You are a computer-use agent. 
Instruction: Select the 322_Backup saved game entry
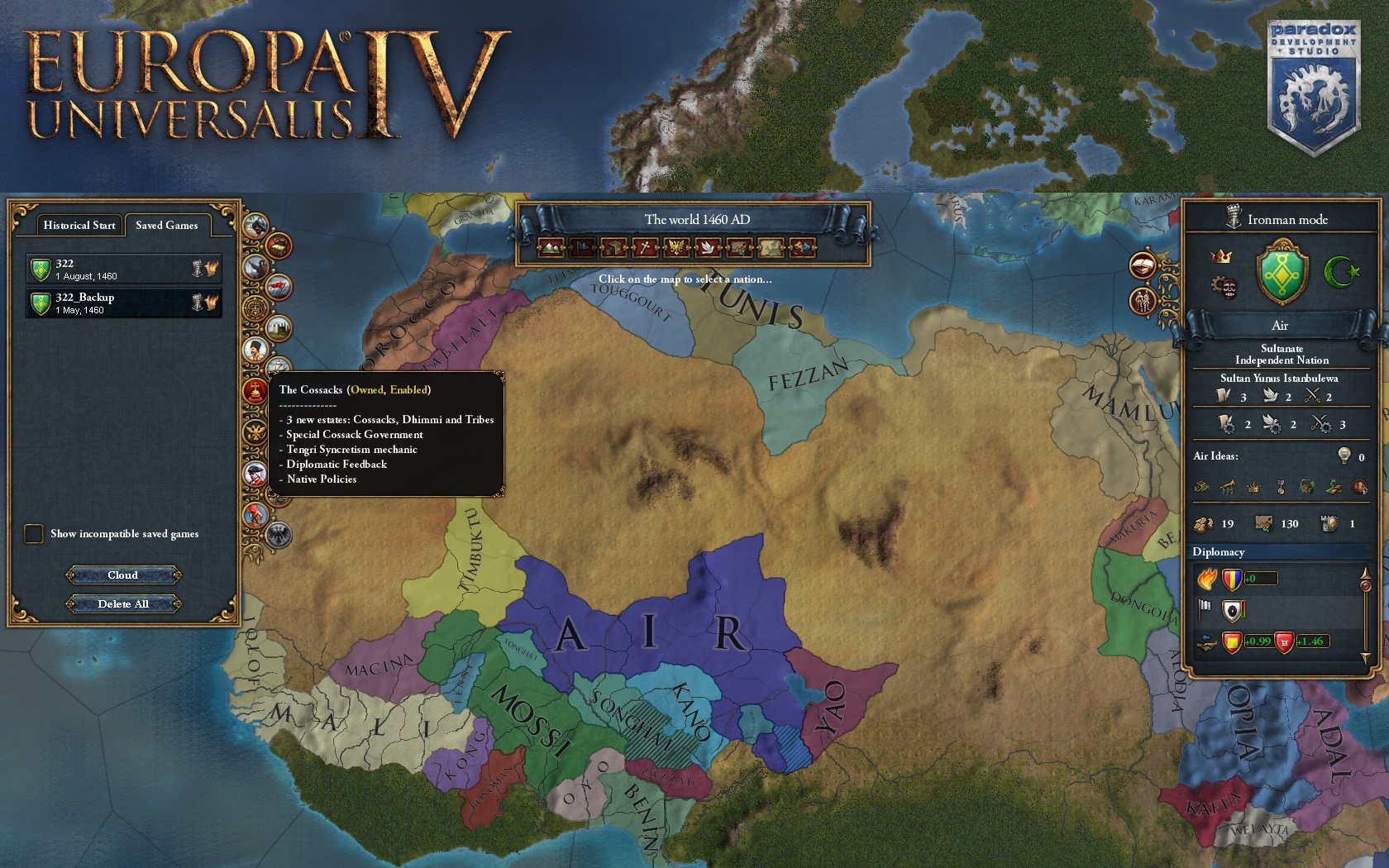122,303
